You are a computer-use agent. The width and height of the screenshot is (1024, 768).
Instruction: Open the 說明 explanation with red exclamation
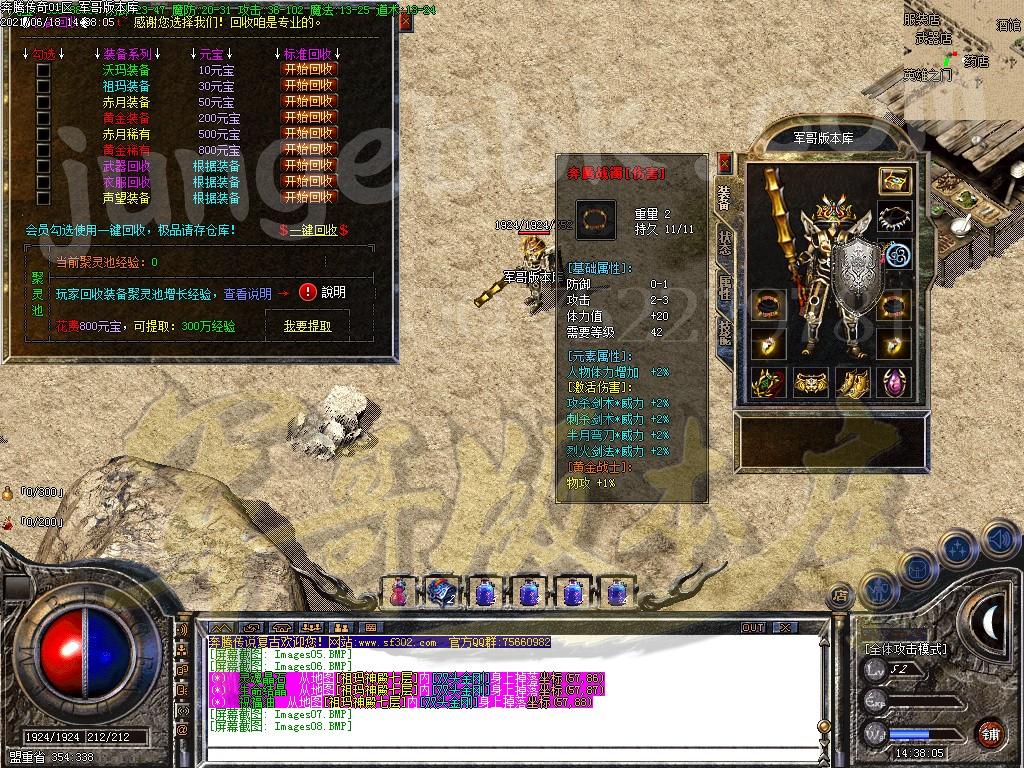point(321,292)
